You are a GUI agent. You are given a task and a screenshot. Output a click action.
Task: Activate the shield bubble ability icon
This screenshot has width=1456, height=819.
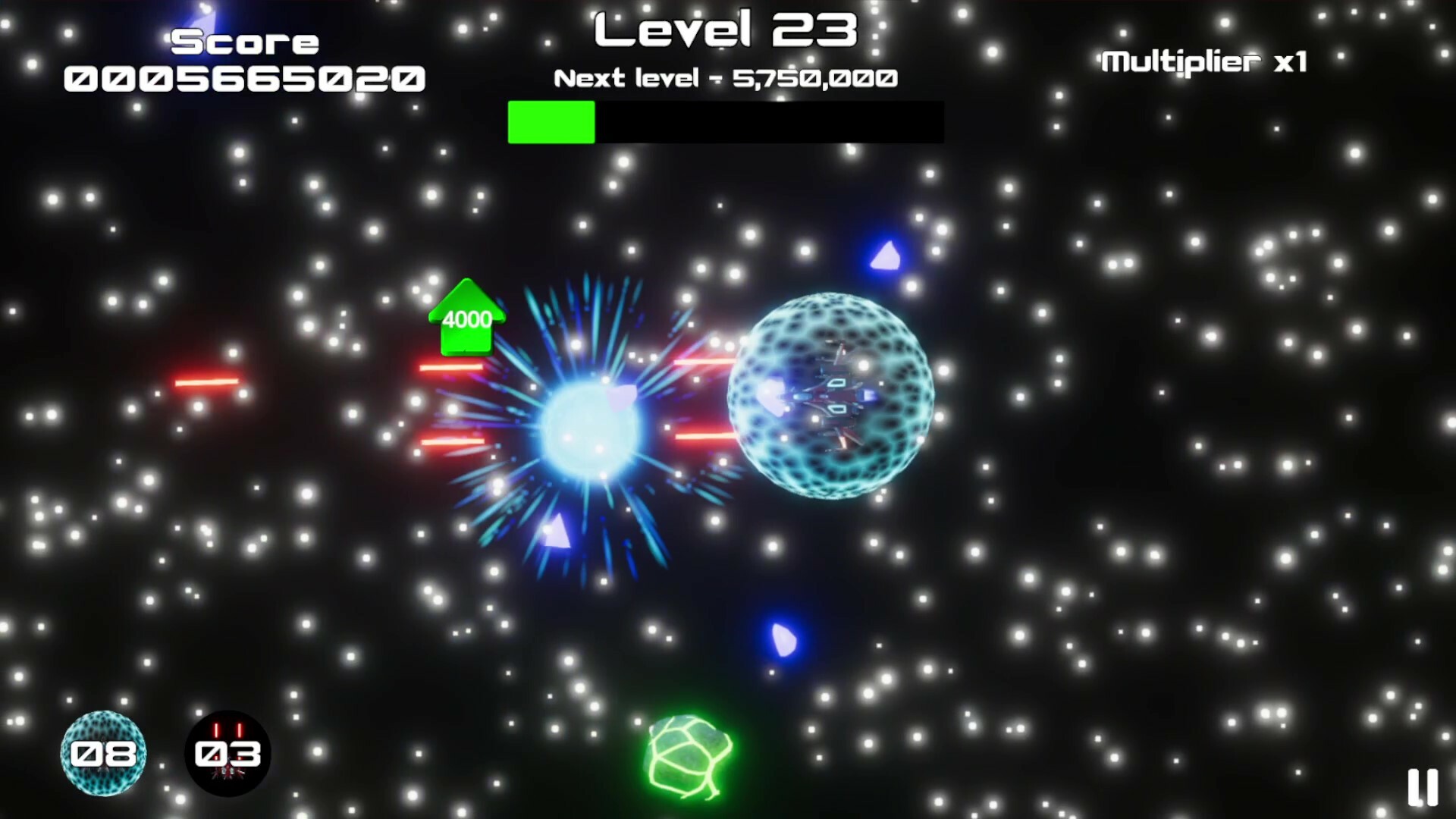click(103, 753)
